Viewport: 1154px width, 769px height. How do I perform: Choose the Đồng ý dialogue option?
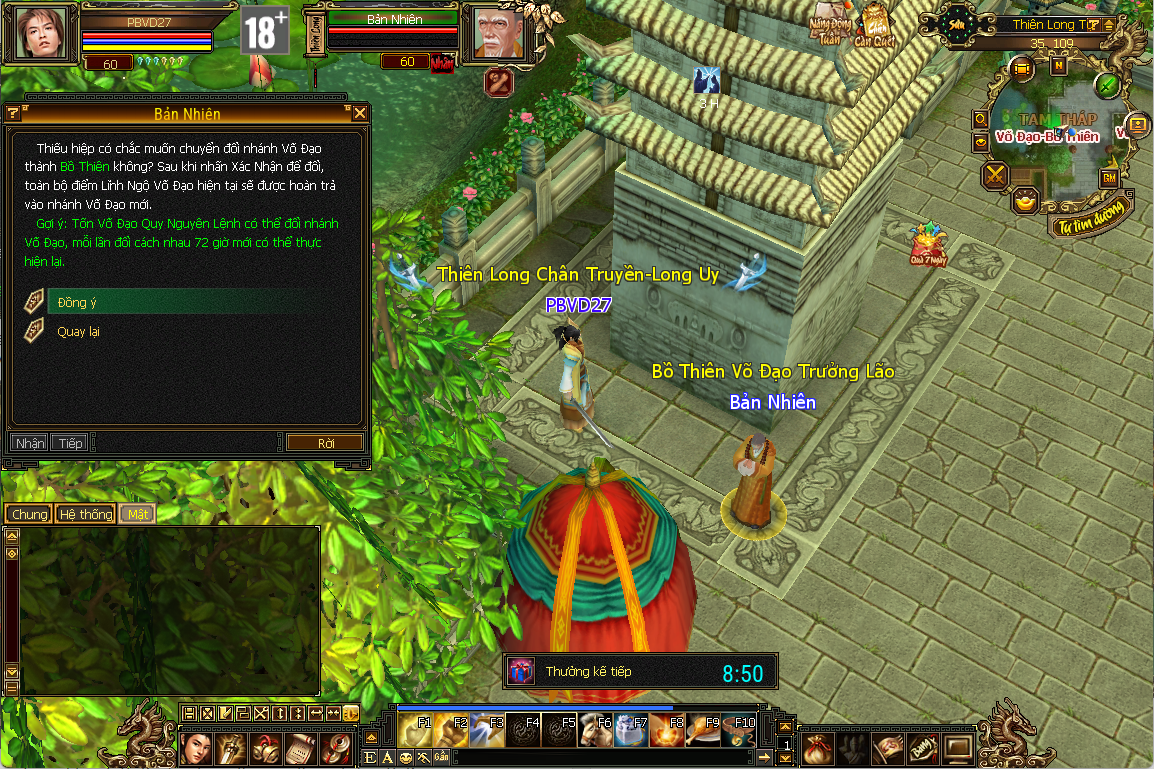point(78,302)
